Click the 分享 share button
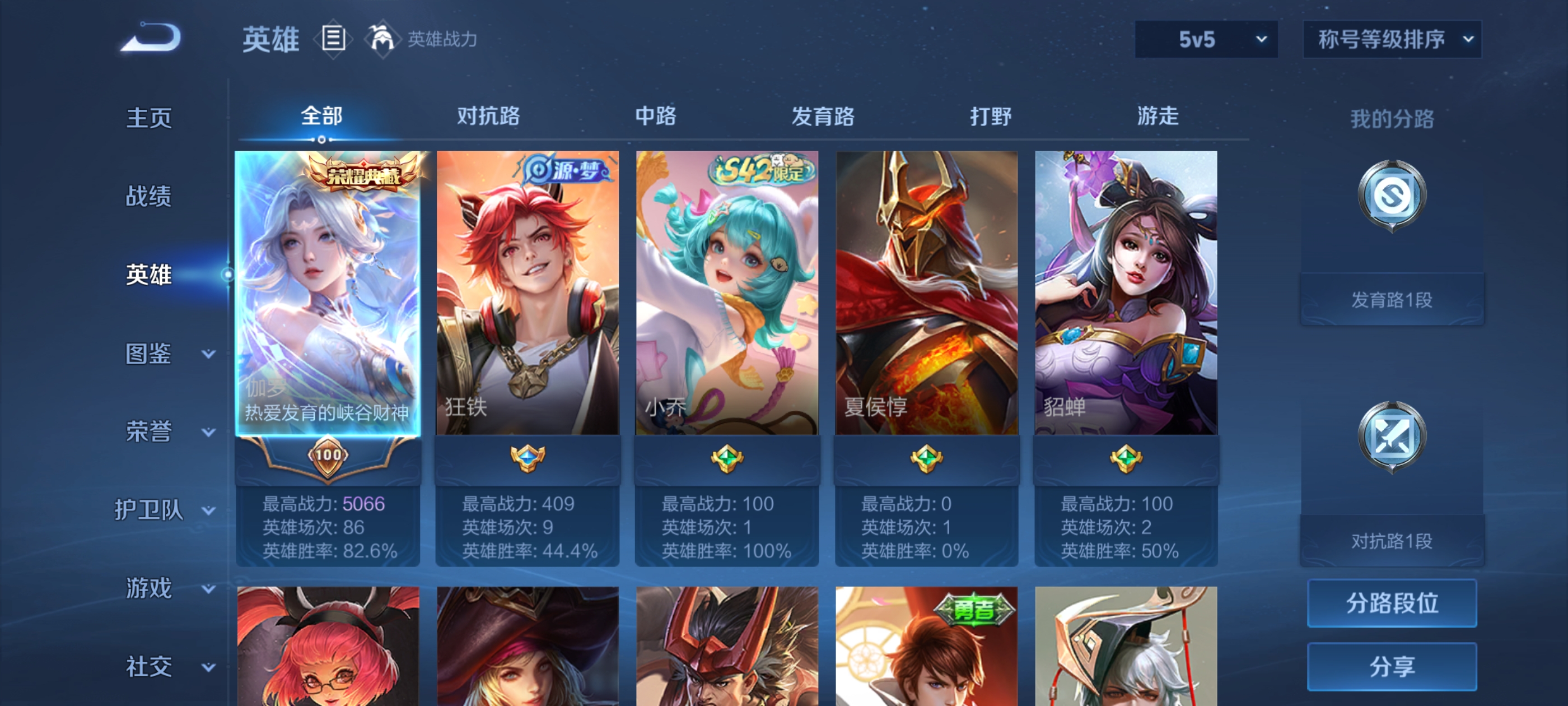 (1392, 667)
